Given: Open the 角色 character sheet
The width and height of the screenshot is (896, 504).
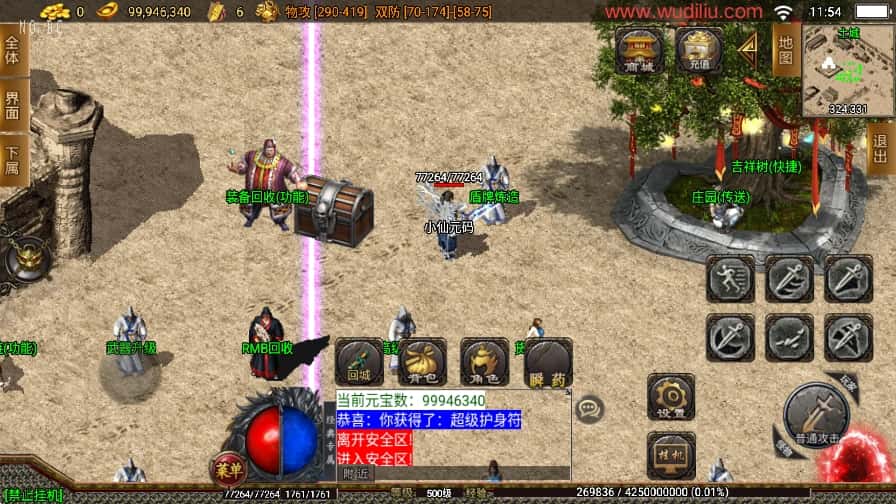Looking at the screenshot, I should point(484,362).
